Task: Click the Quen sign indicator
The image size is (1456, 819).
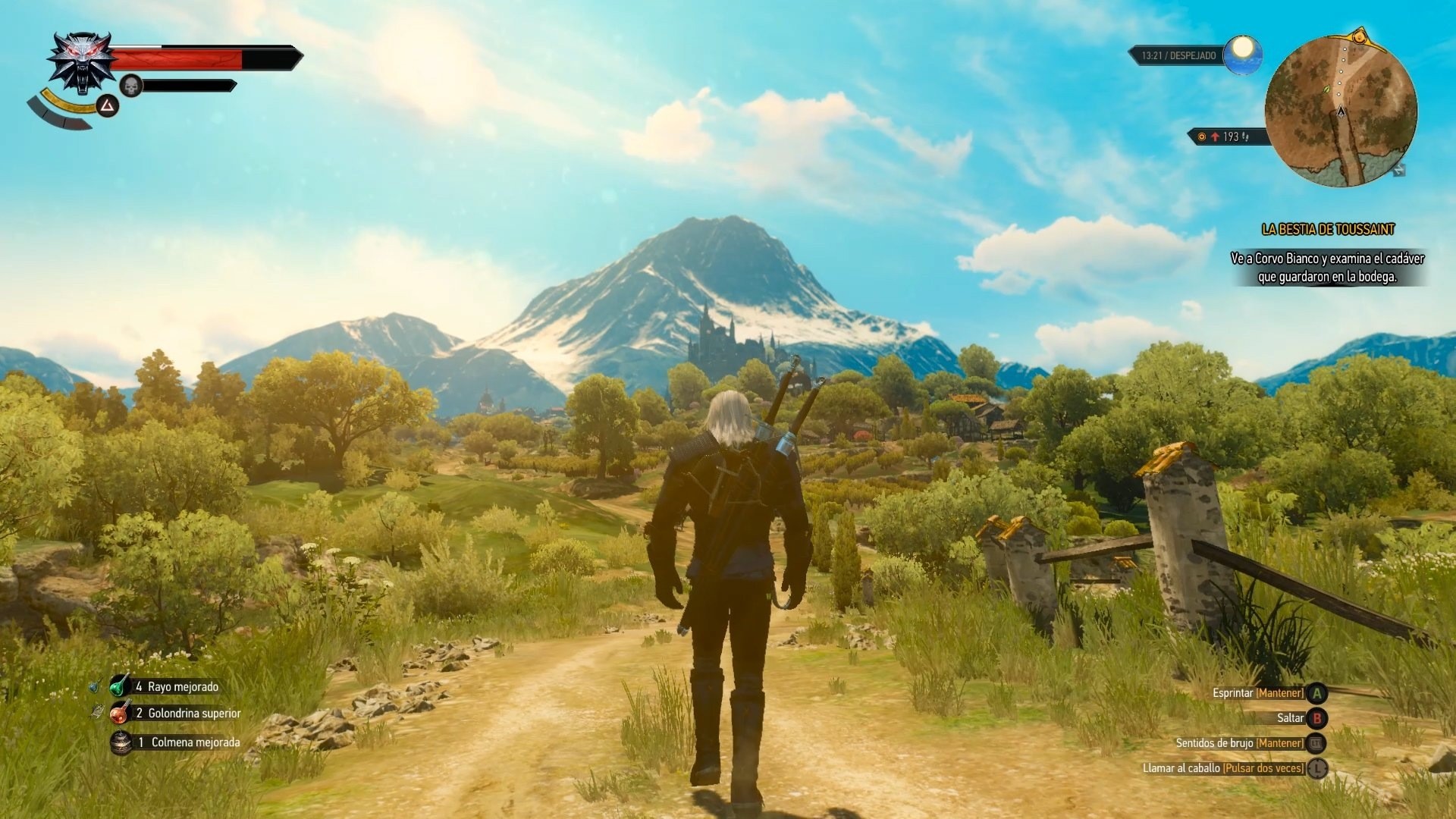Action: (107, 106)
